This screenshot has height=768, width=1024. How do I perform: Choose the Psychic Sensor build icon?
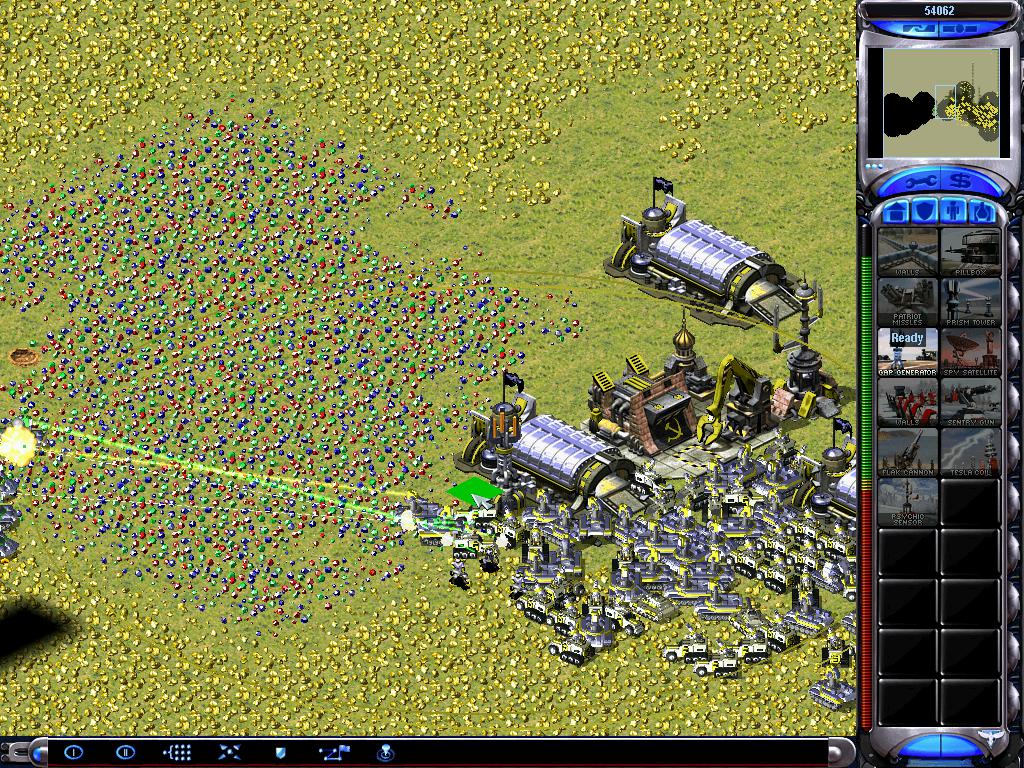pos(908,502)
